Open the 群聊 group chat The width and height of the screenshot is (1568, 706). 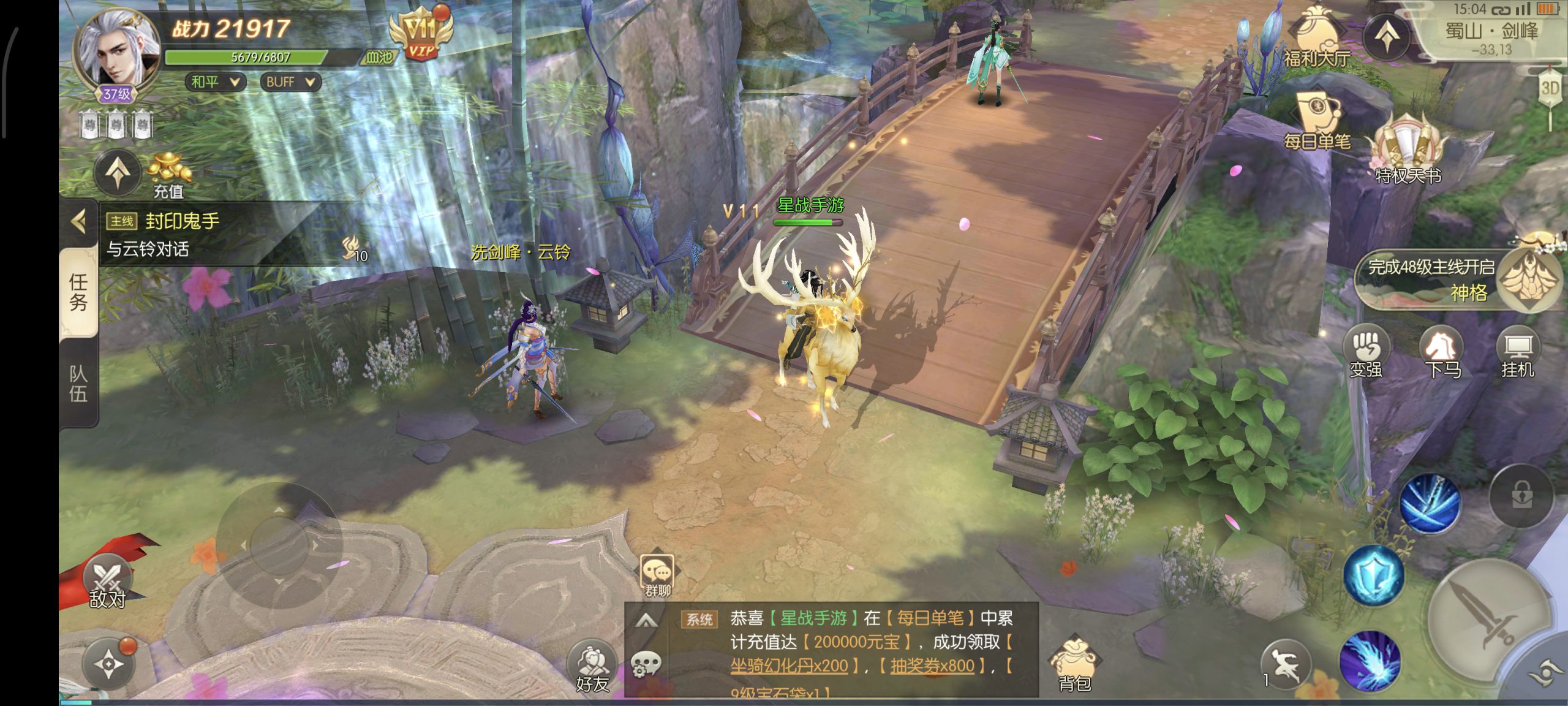pyautogui.click(x=657, y=576)
